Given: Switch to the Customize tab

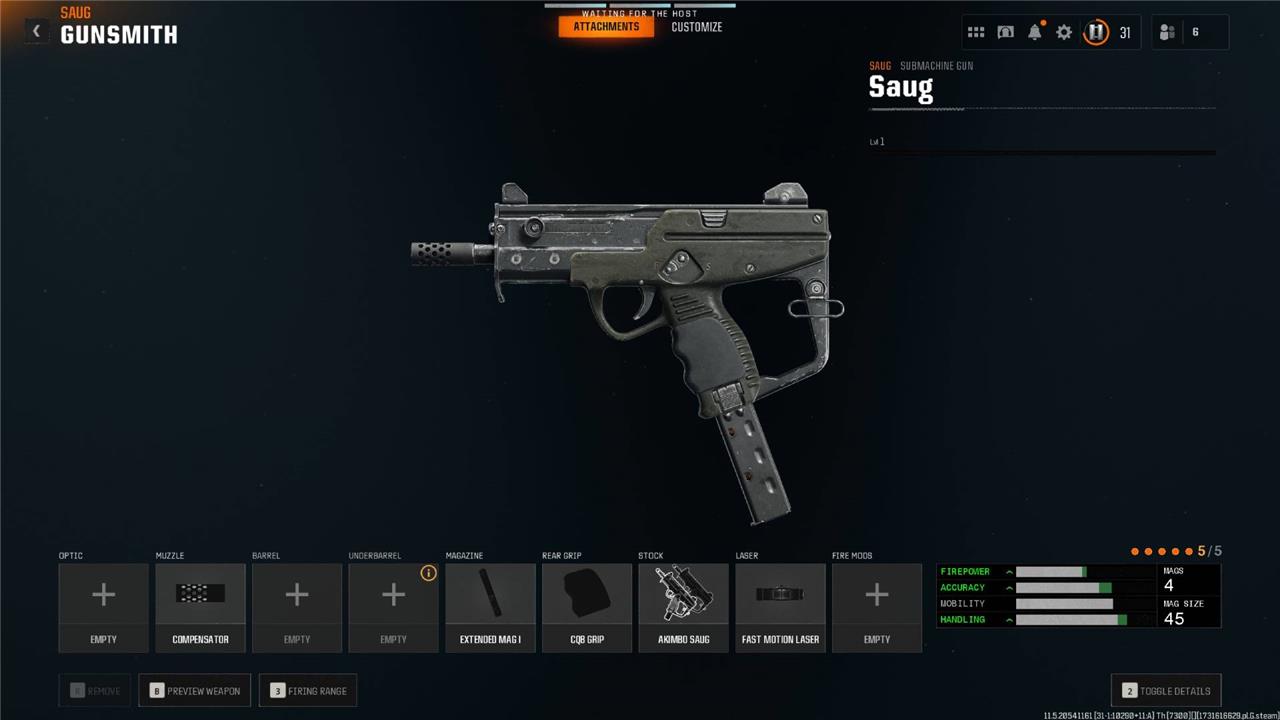Looking at the screenshot, I should coord(696,27).
